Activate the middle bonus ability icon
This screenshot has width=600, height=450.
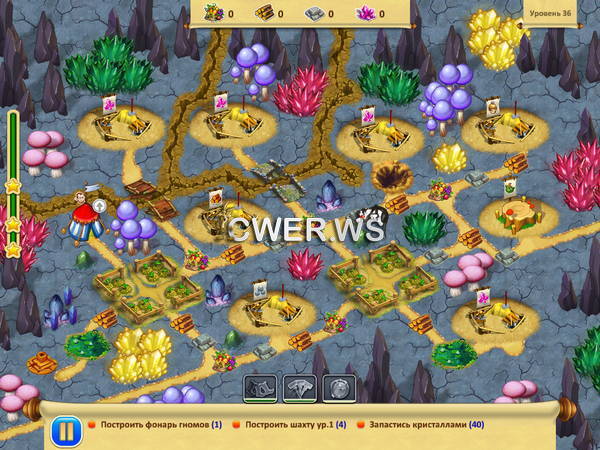click(x=300, y=387)
